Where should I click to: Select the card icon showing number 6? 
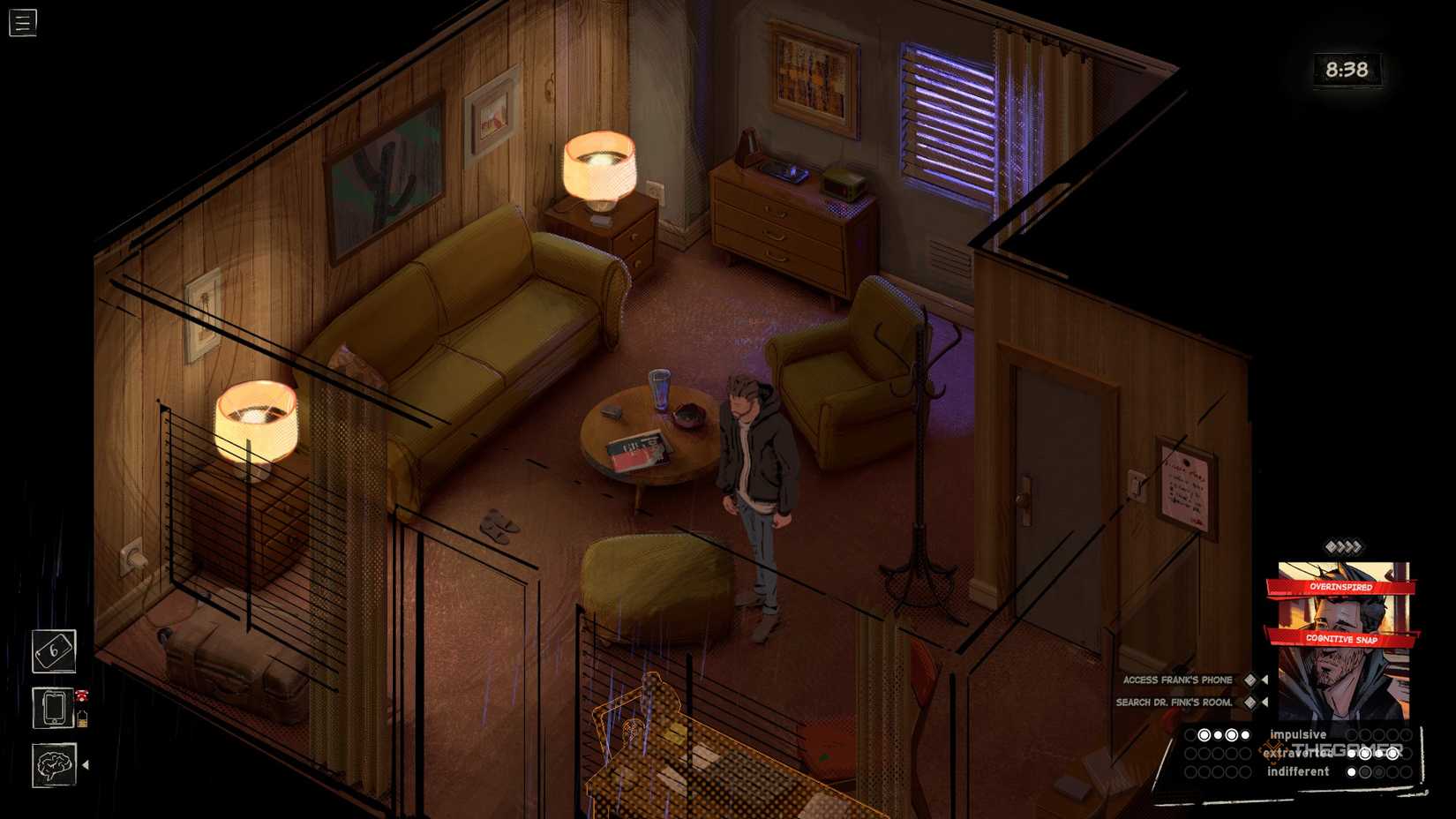54,653
